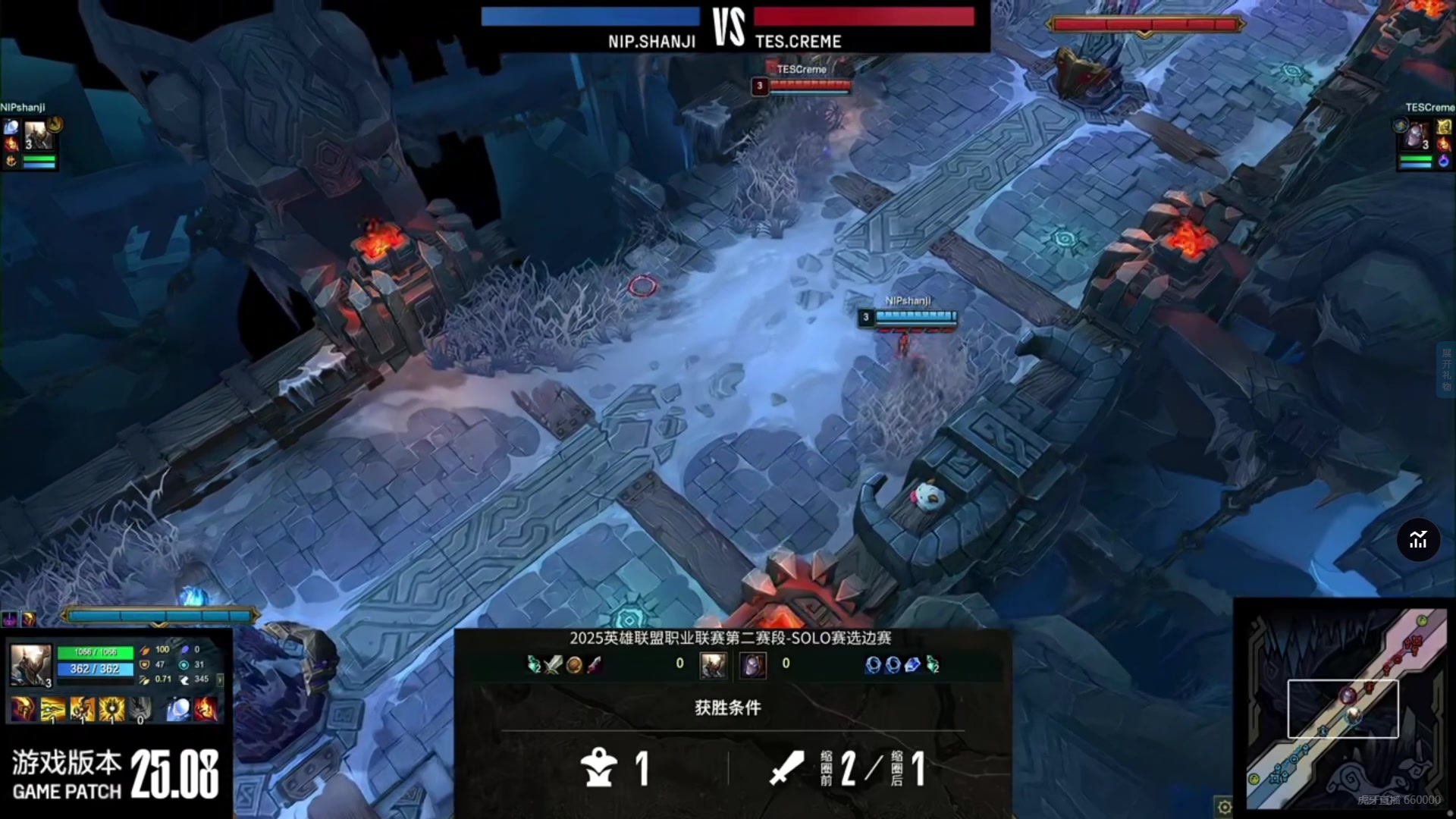Click the Long Sword item in the scoreboard overlay
The height and width of the screenshot is (819, 1456).
(553, 665)
